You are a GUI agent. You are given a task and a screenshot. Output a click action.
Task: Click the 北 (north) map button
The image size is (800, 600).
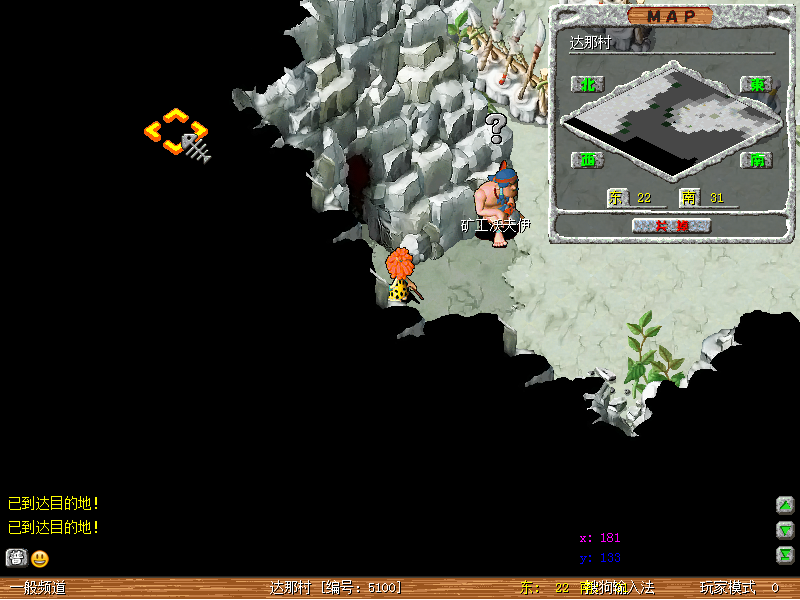tap(587, 84)
